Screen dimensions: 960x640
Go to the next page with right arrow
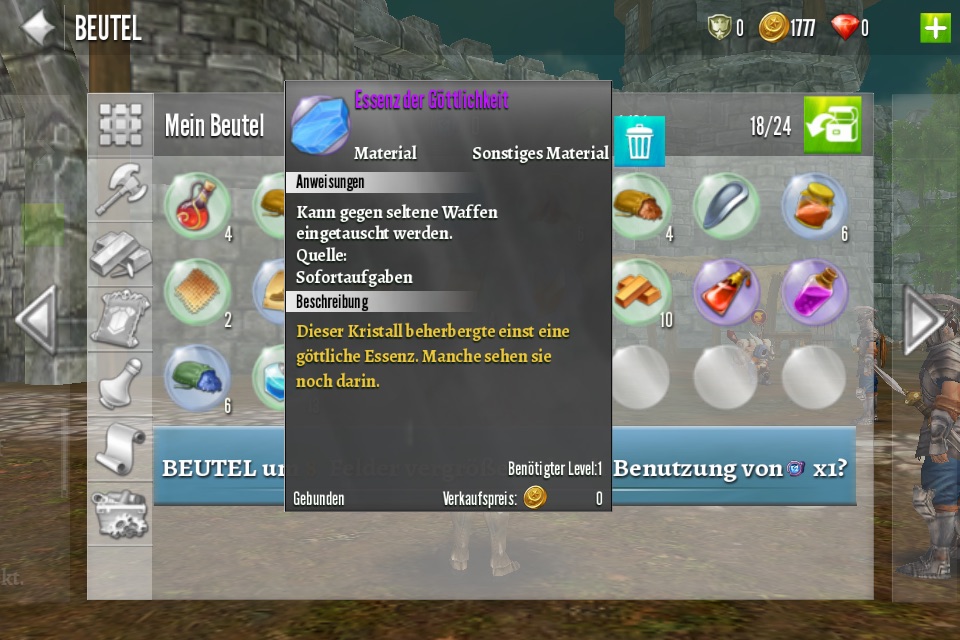coord(921,320)
